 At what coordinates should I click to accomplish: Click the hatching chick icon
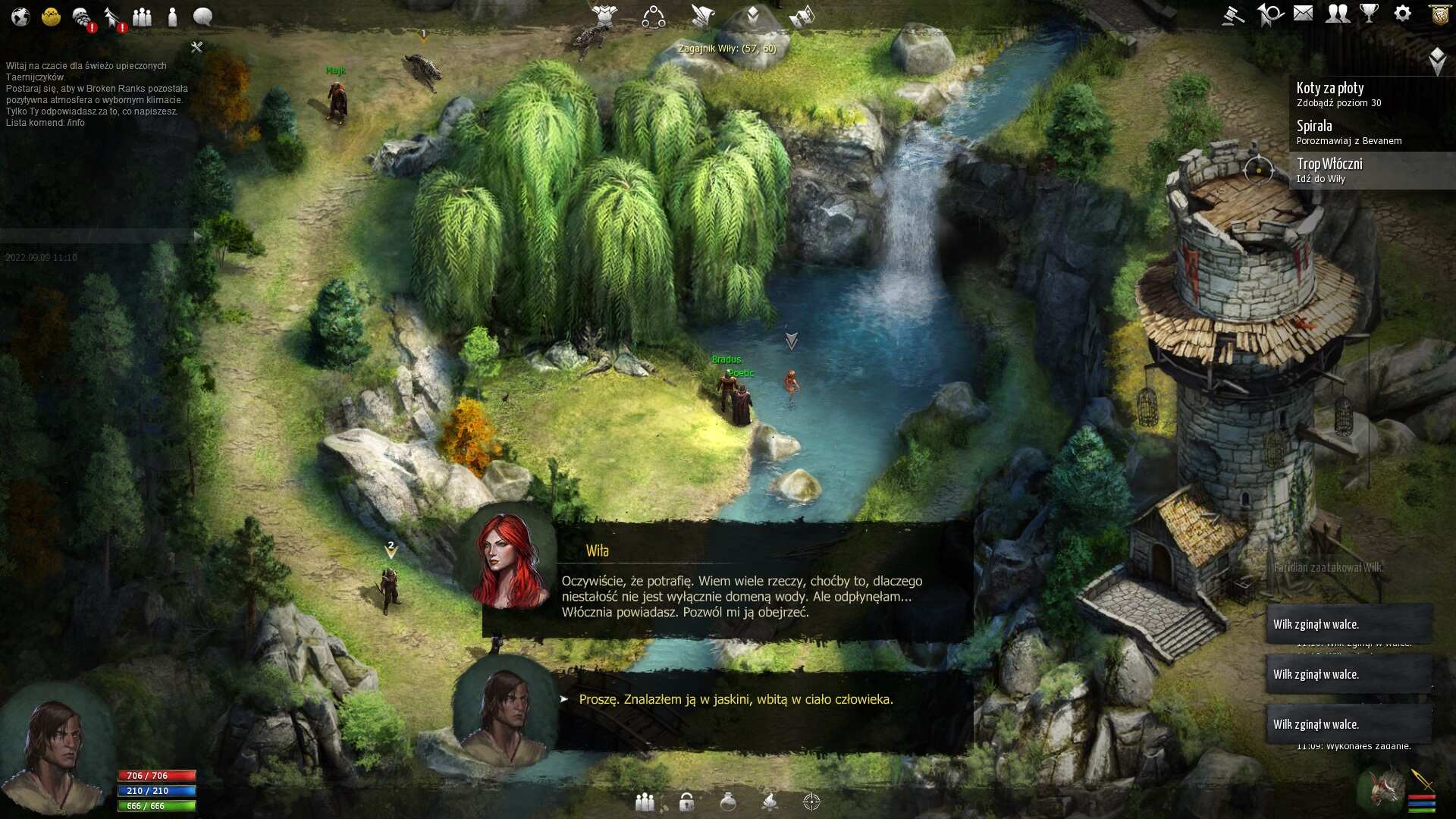51,16
